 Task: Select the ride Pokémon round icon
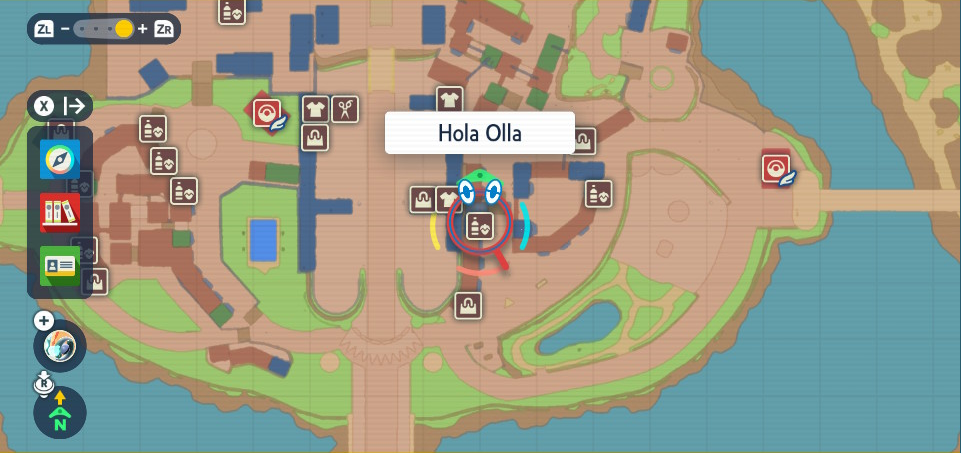pos(60,347)
